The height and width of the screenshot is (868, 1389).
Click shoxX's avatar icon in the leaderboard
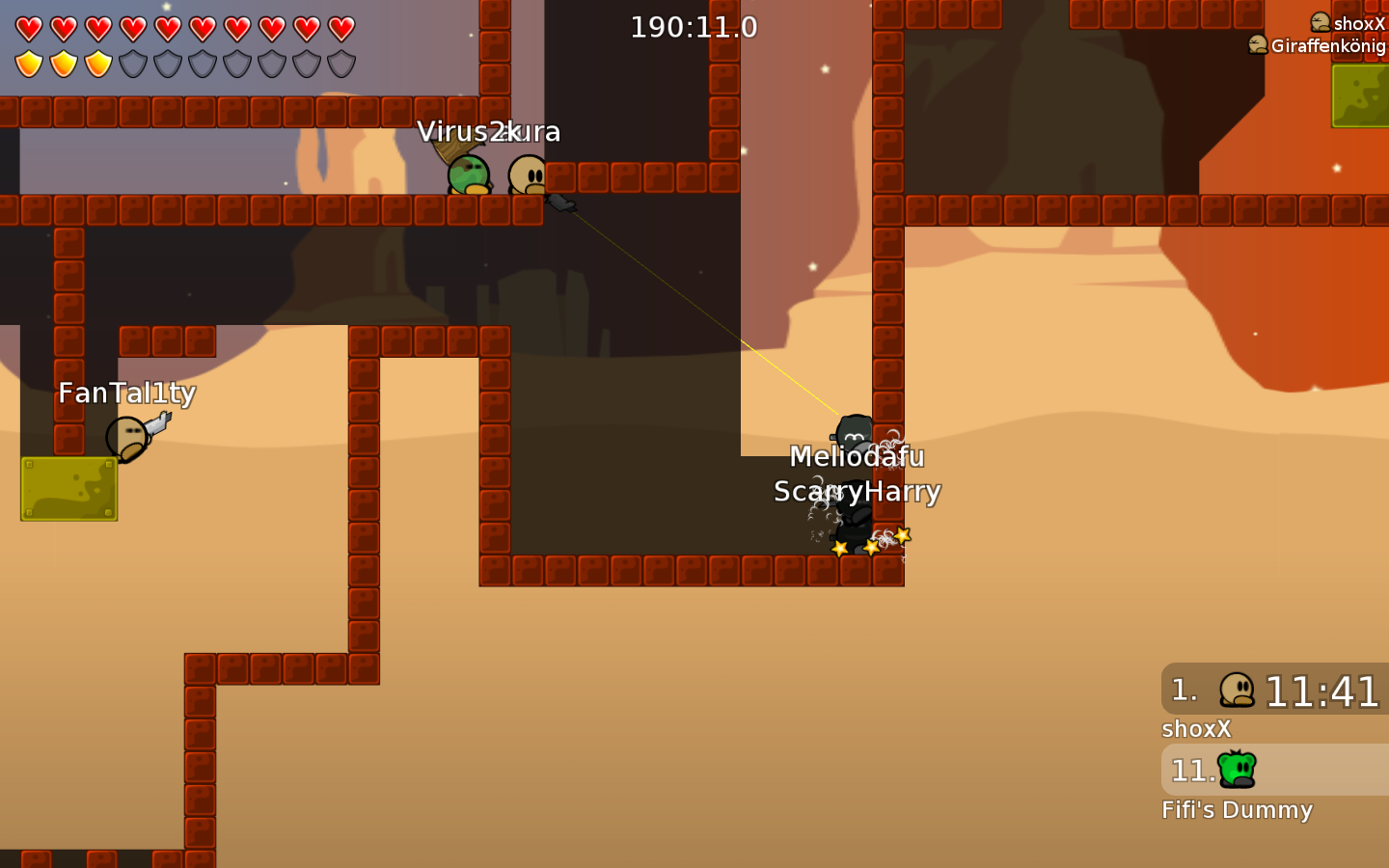(x=1239, y=690)
